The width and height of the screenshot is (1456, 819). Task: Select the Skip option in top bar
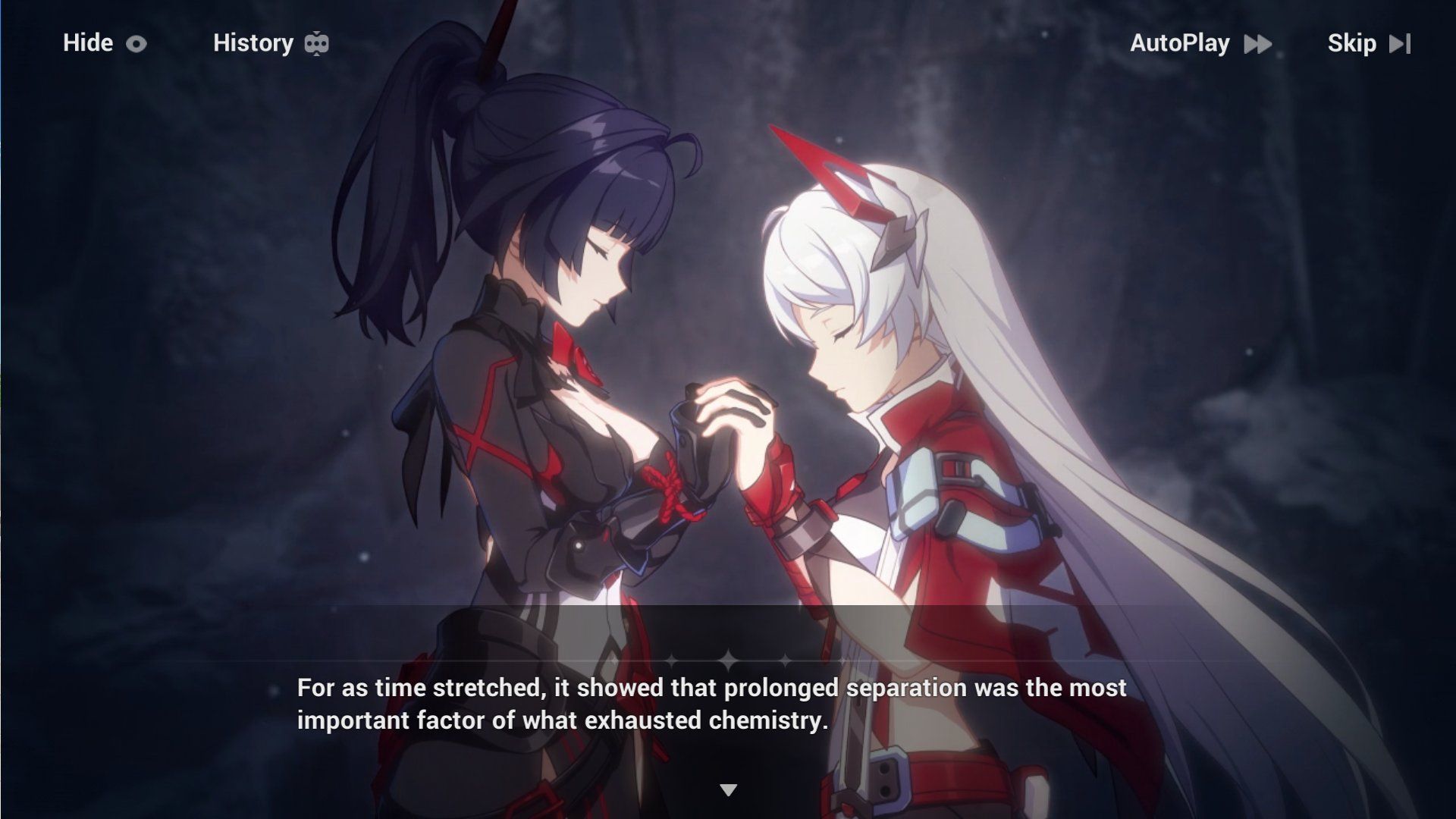pyautogui.click(x=1351, y=43)
